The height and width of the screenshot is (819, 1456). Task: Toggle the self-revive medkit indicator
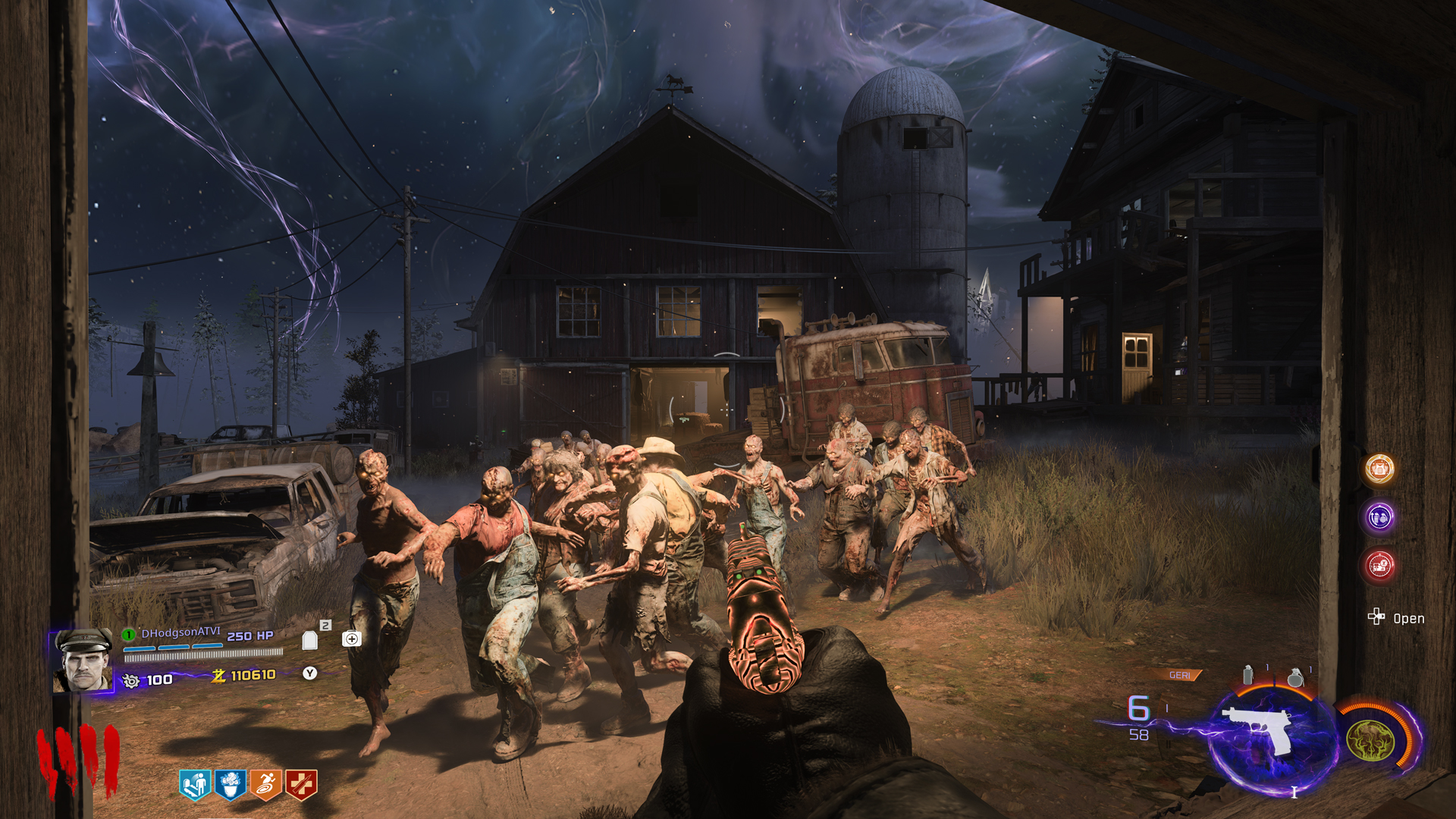pos(351,637)
